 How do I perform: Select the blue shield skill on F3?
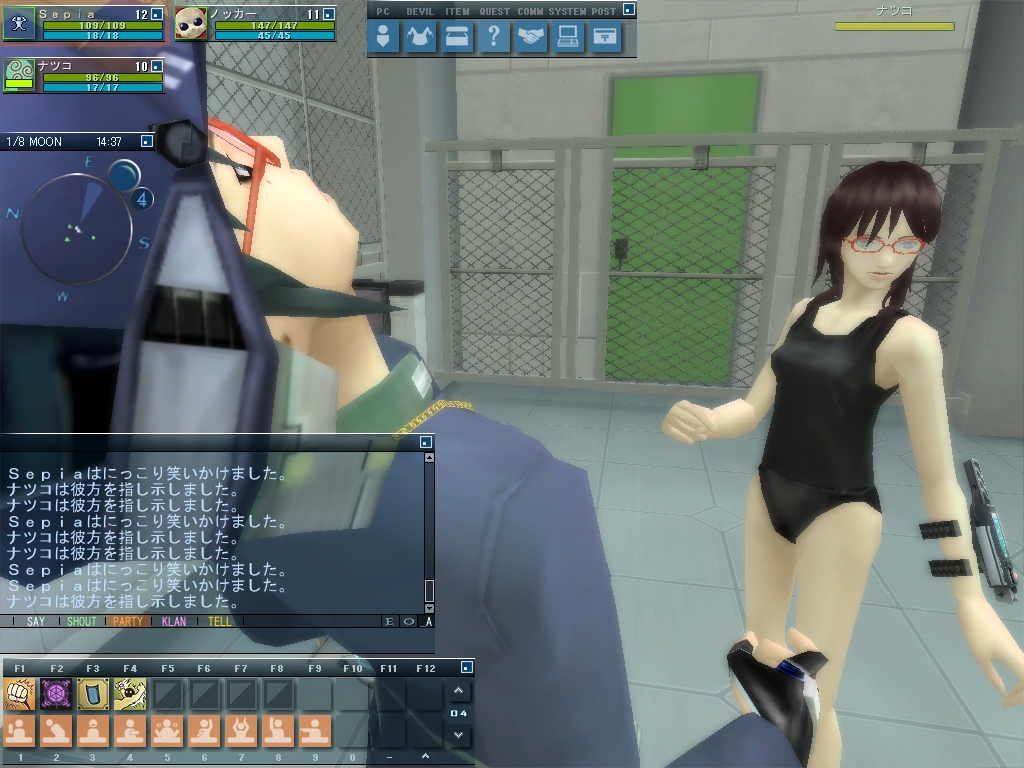click(93, 693)
